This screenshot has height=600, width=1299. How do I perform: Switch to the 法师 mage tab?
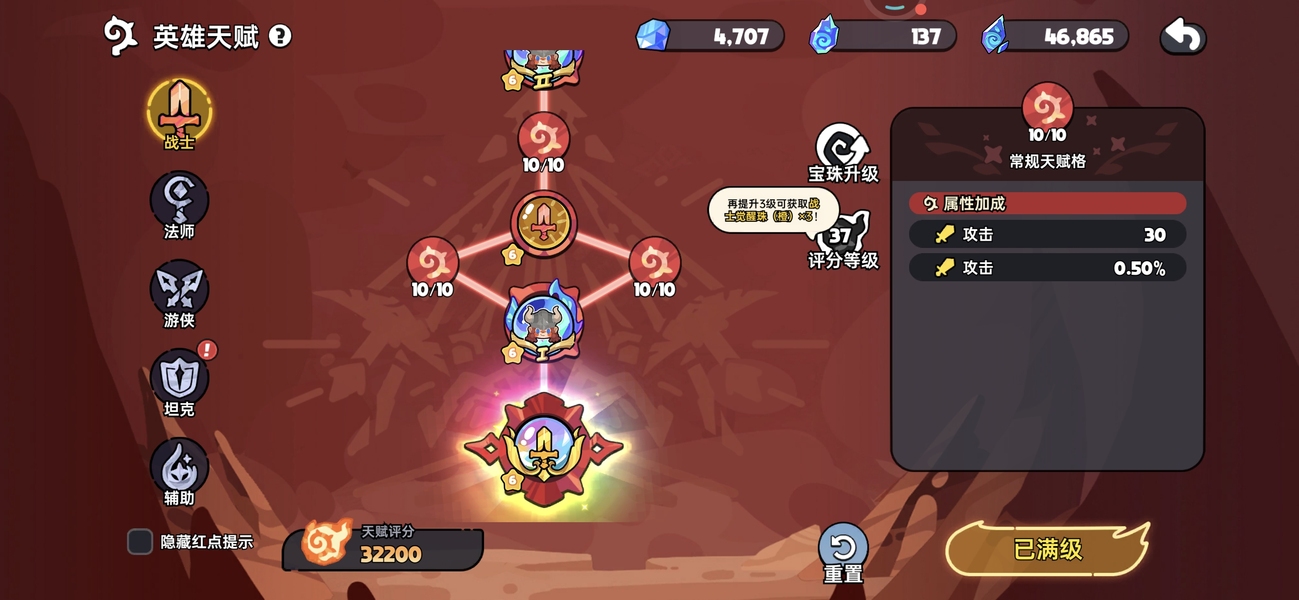(179, 200)
